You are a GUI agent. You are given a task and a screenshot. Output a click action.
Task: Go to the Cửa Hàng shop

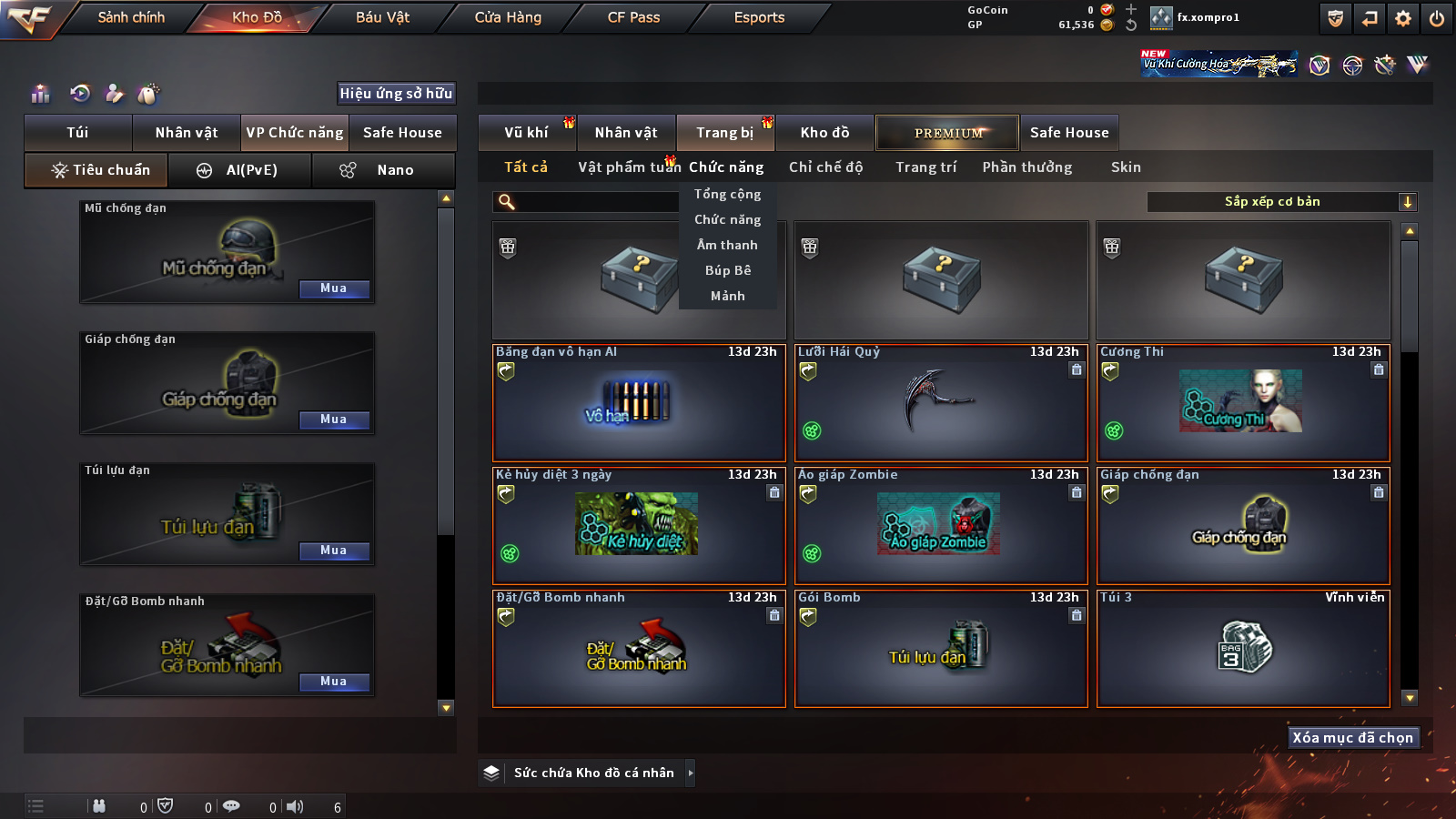click(508, 17)
